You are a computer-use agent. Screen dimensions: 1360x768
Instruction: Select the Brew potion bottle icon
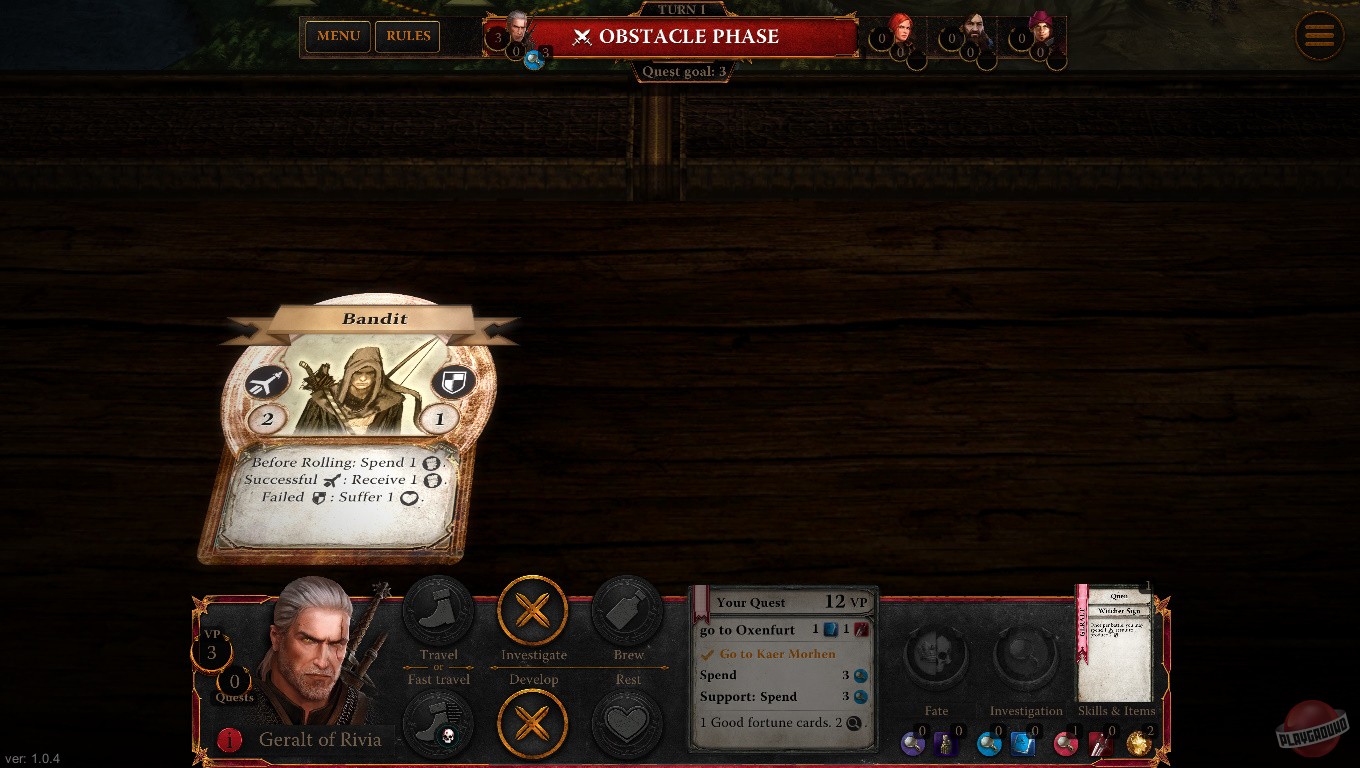pos(628,611)
